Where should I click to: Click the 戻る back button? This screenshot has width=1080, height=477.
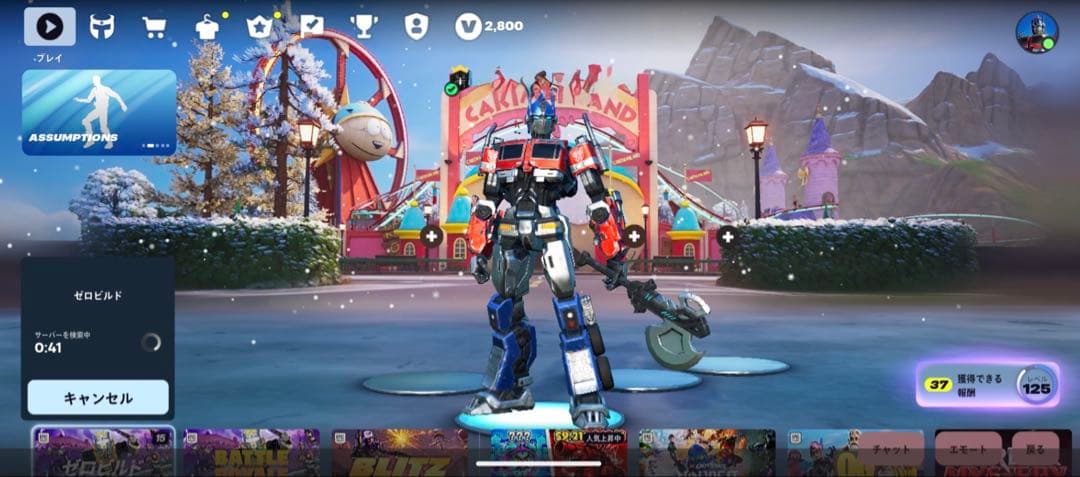tap(1034, 449)
